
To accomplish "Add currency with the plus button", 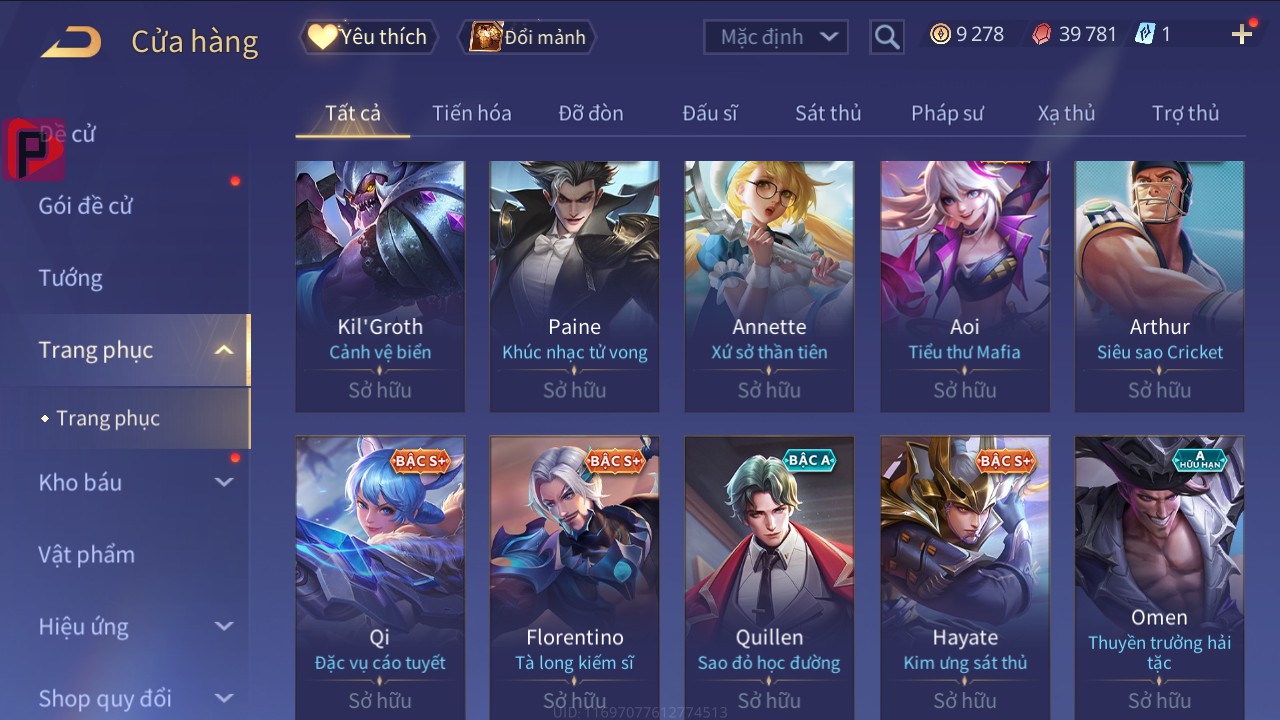I will pos(1242,35).
